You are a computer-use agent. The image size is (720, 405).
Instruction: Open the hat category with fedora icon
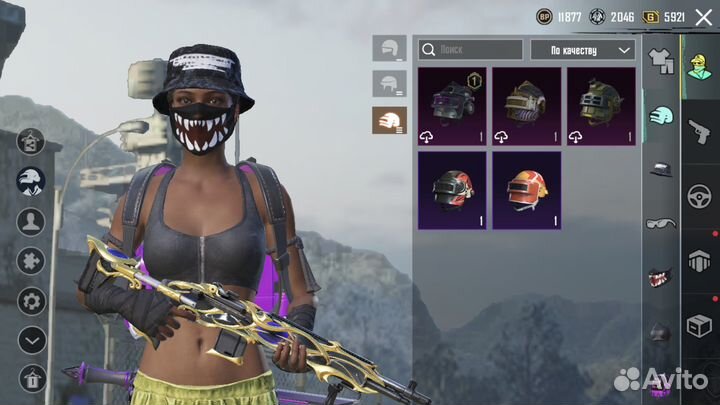coord(659,169)
